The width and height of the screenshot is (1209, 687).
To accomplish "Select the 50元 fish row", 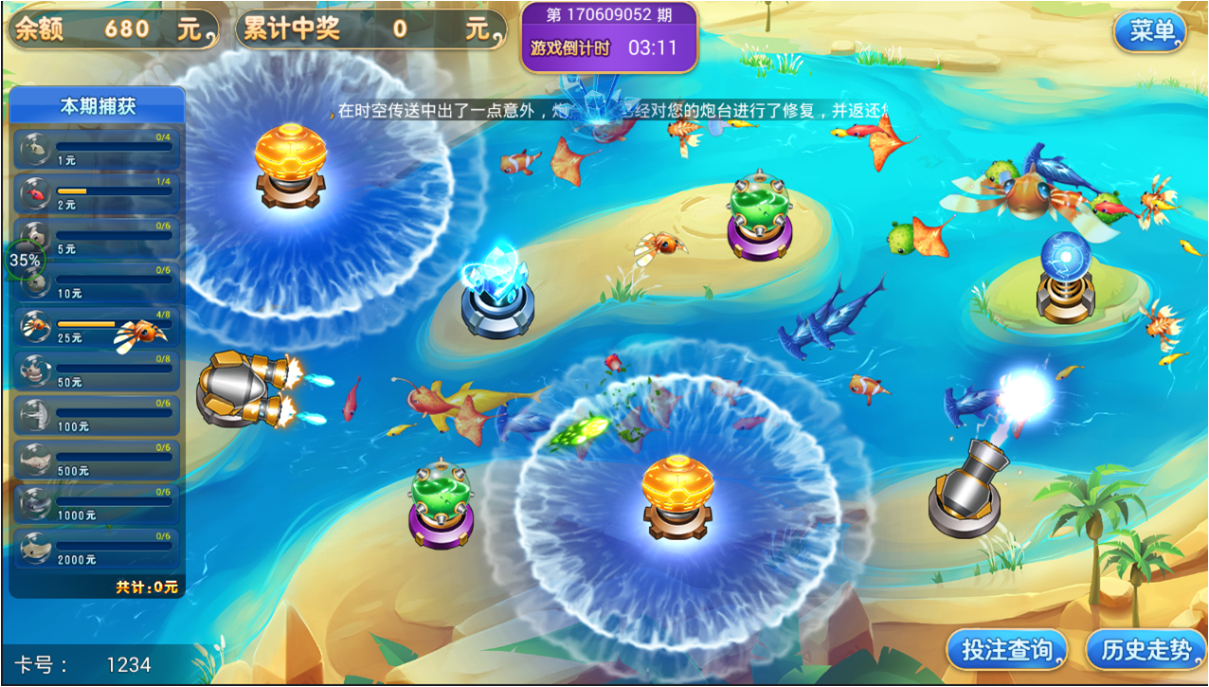I will click(x=97, y=371).
